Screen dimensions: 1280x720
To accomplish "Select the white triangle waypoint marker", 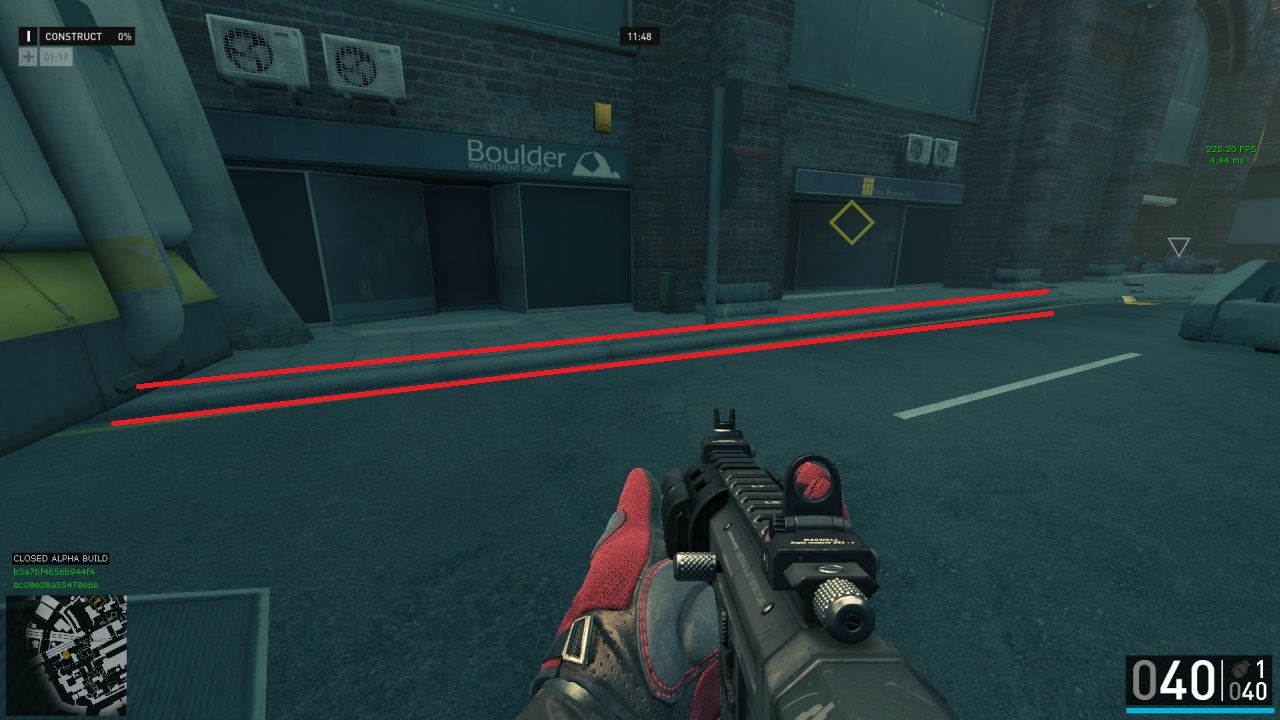I will [1179, 247].
